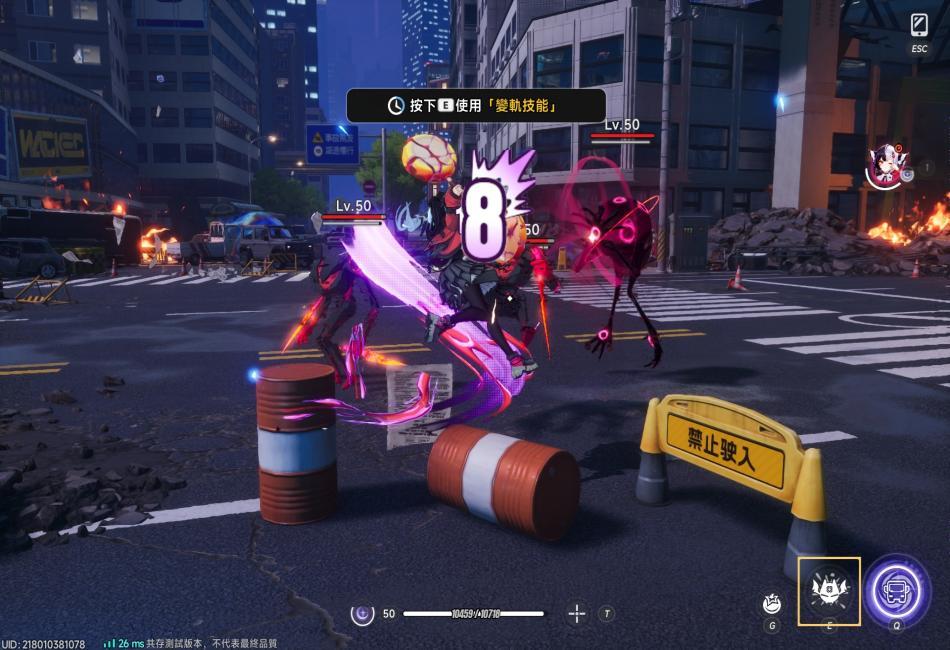The width and height of the screenshot is (950, 650).
Task: Use the small creature companion skill
Action: (x=771, y=603)
